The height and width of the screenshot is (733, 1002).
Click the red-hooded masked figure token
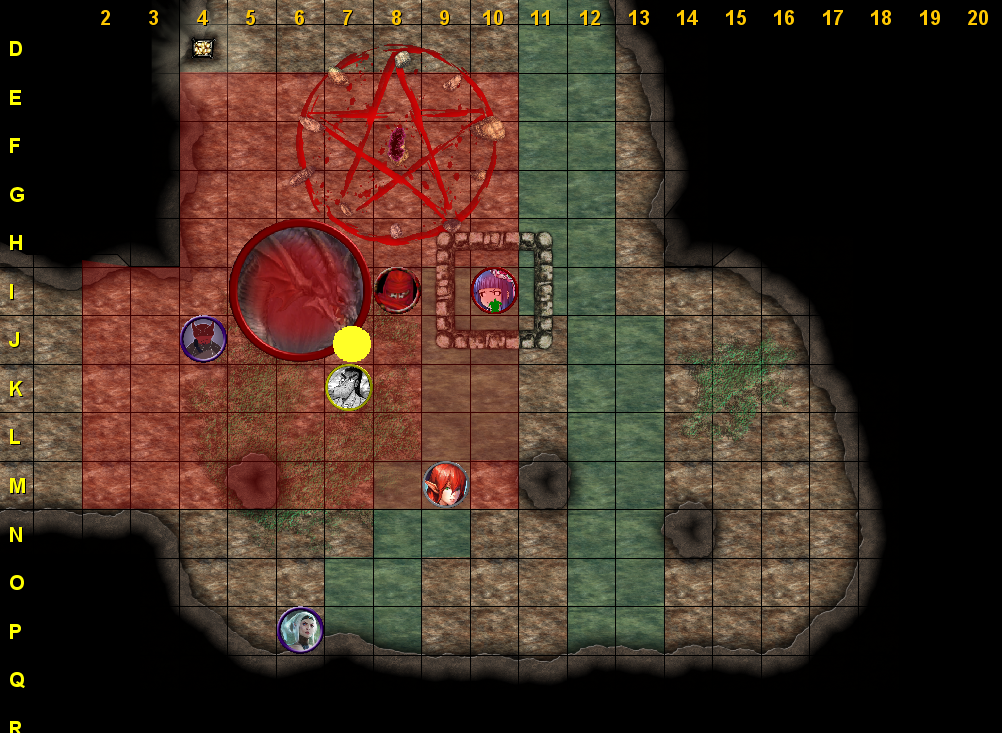[x=397, y=290]
